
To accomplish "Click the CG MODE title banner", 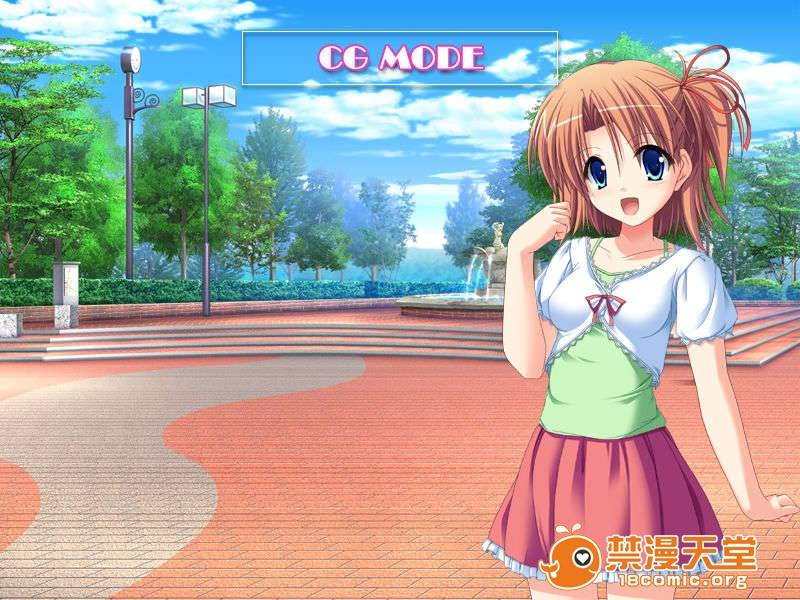I will pos(400,58).
